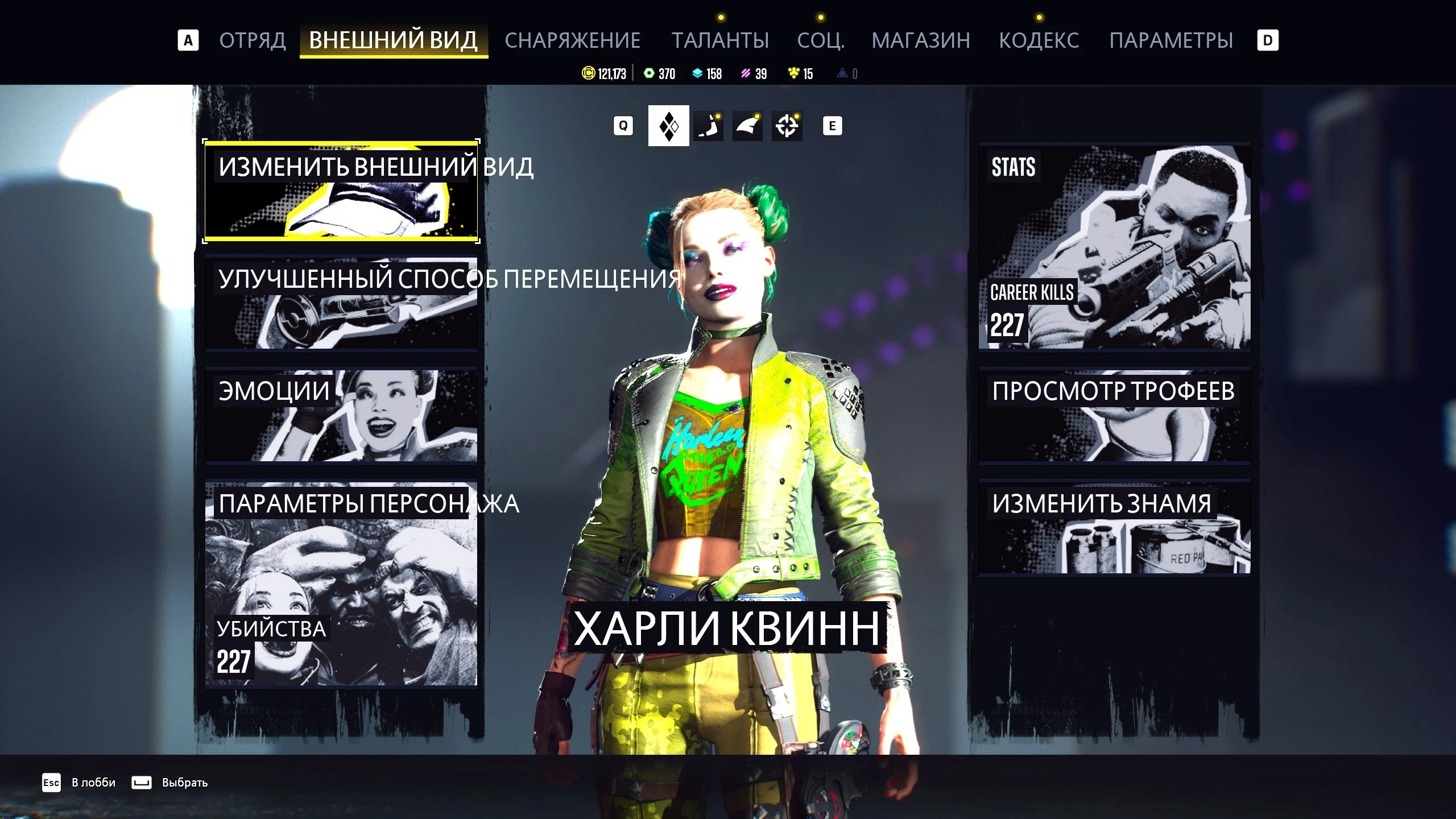Screen dimensions: 1456x819
Task: Click the УЛУЧШЕННЫЙ СПОСОБ ПЕРЕМЕЩЕНИЯ tile
Action: [x=340, y=301]
